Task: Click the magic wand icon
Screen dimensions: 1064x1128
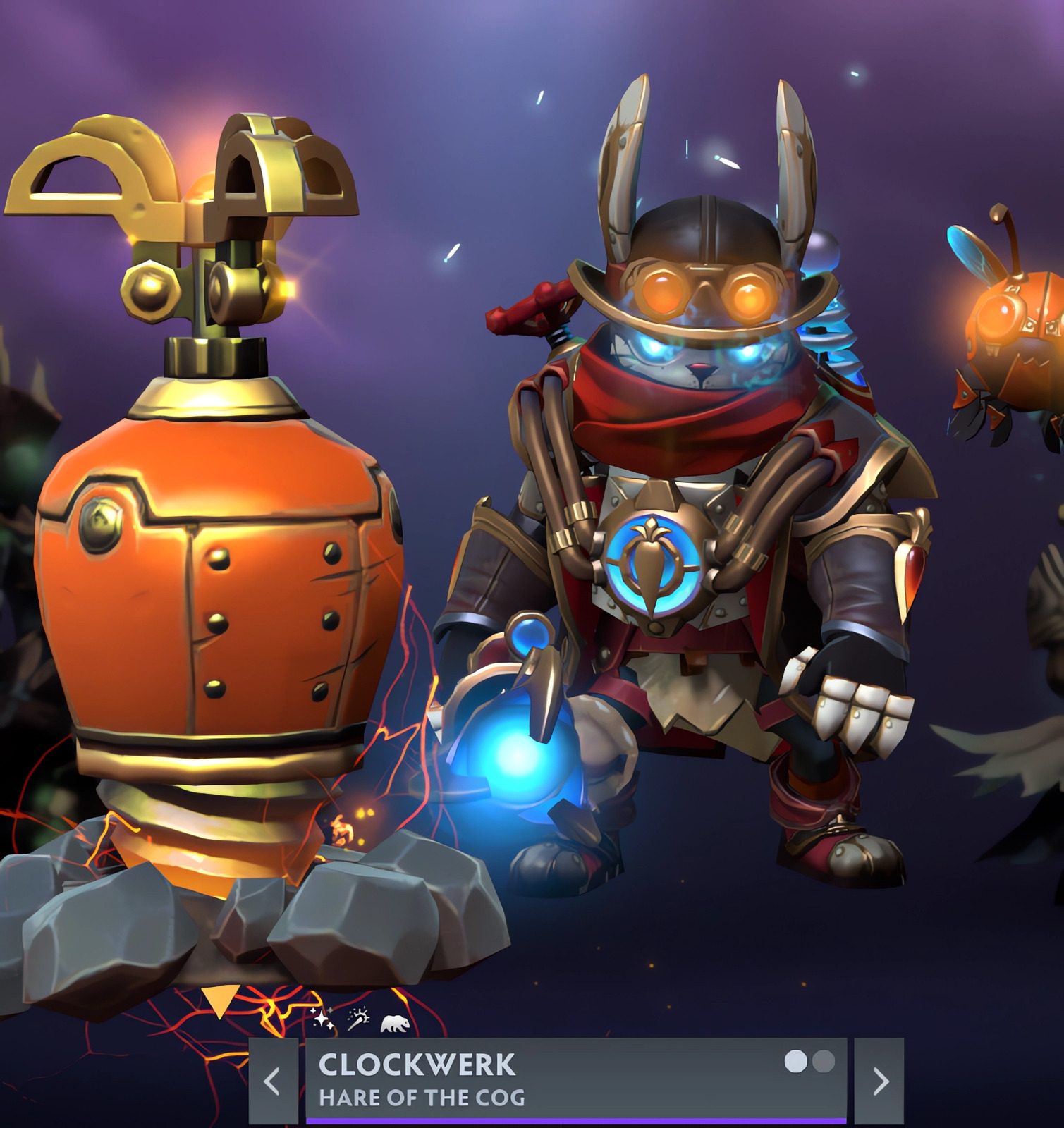Action: (x=358, y=1019)
